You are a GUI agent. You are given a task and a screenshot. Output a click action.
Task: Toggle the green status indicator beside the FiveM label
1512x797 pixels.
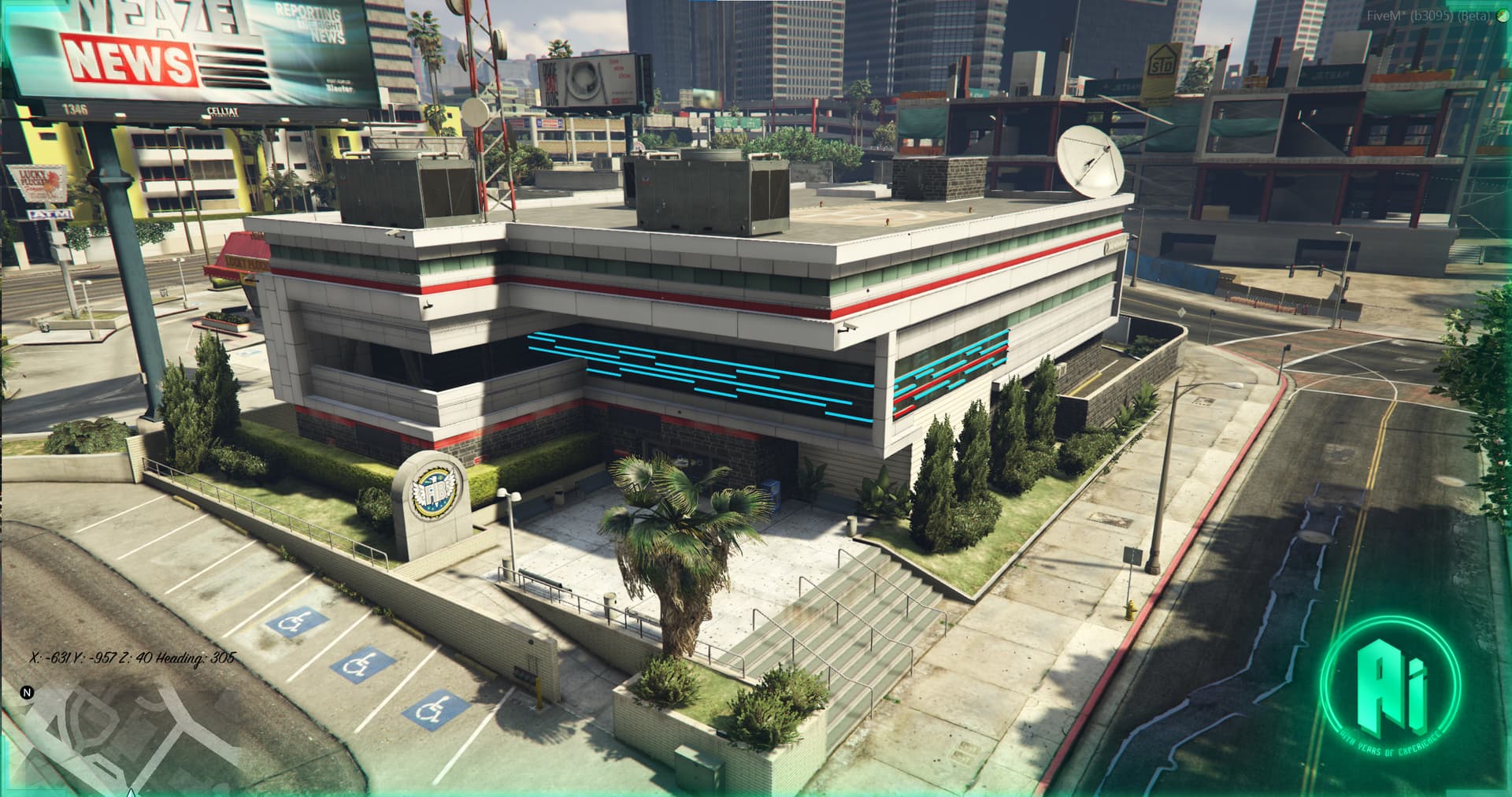click(1501, 15)
